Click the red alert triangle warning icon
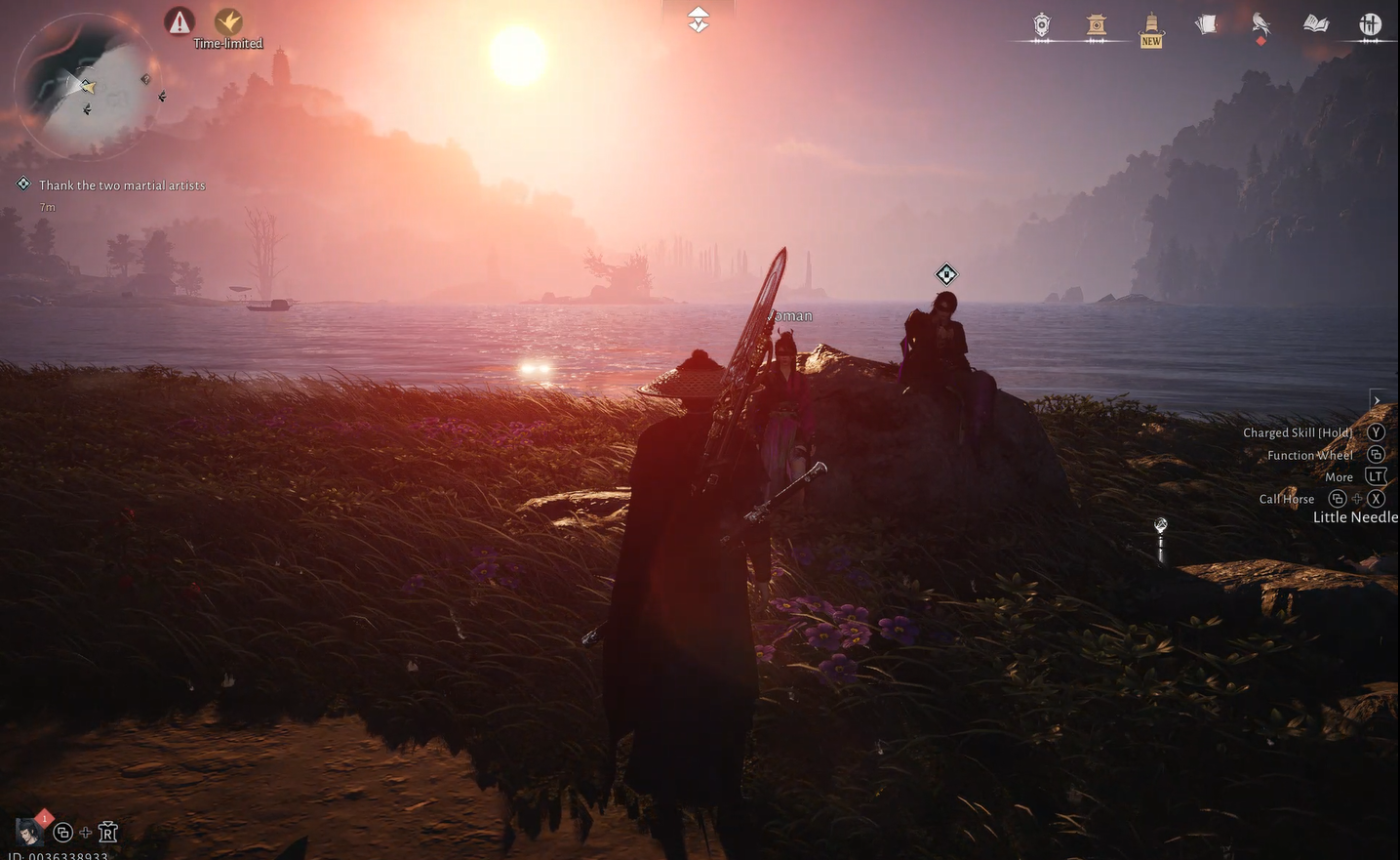 180,21
